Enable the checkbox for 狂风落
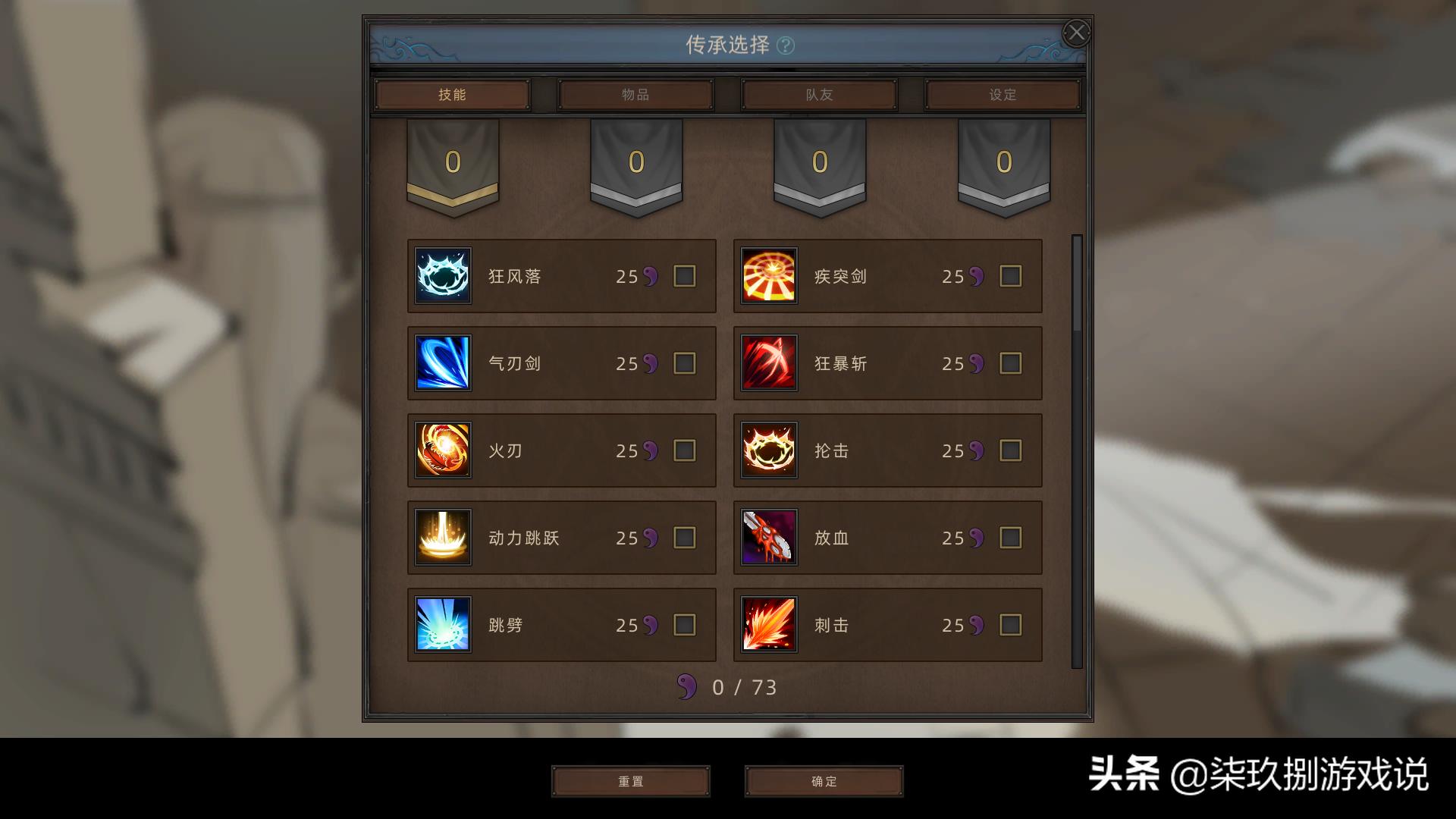 tap(683, 276)
